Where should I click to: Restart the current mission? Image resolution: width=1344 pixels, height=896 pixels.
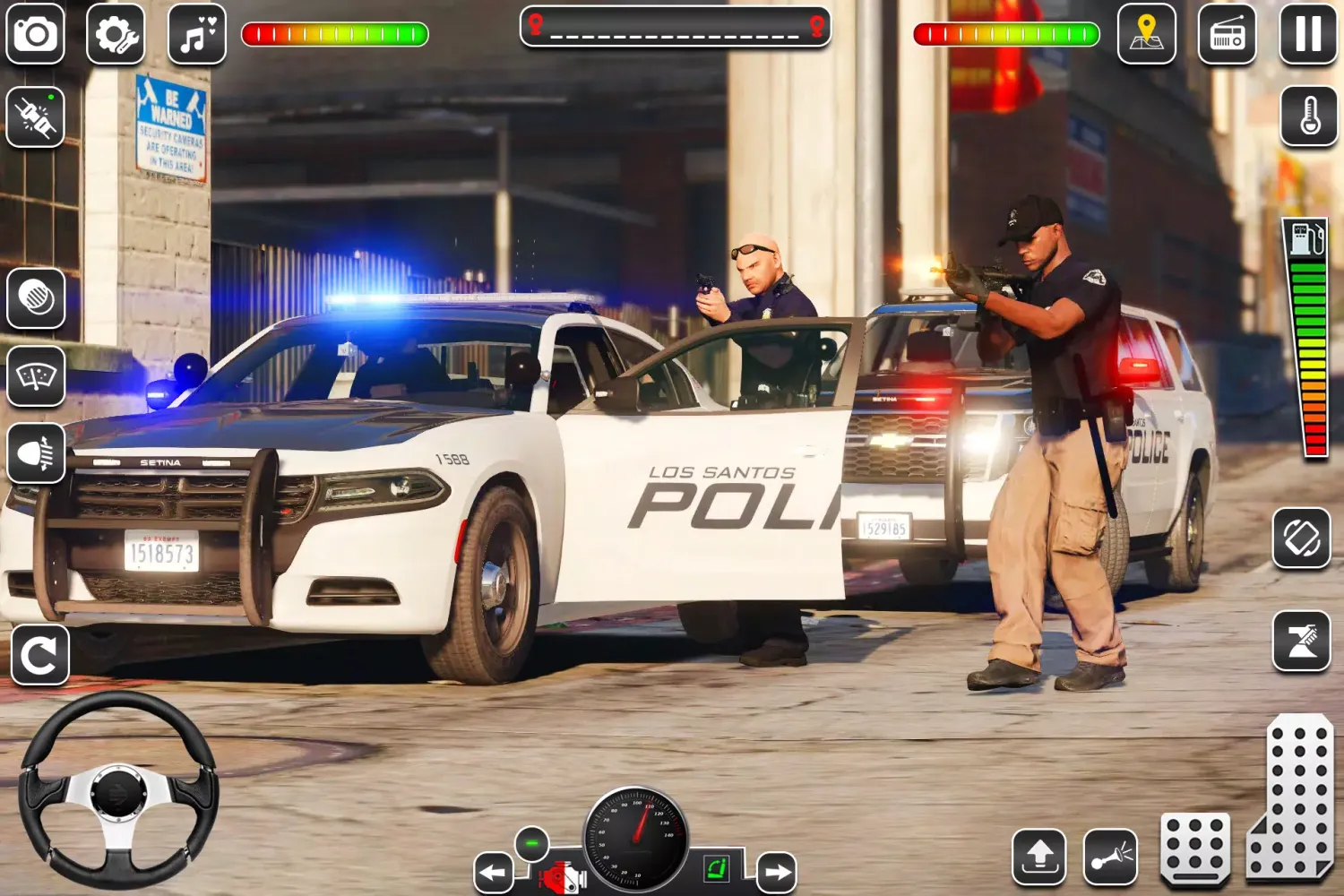[39, 657]
